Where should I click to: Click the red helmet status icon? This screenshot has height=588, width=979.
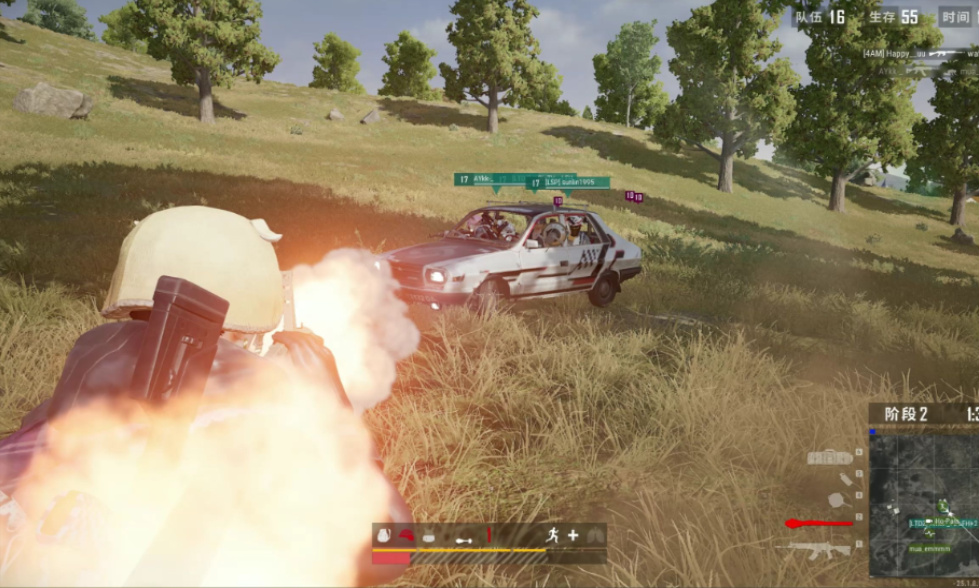pyautogui.click(x=407, y=535)
